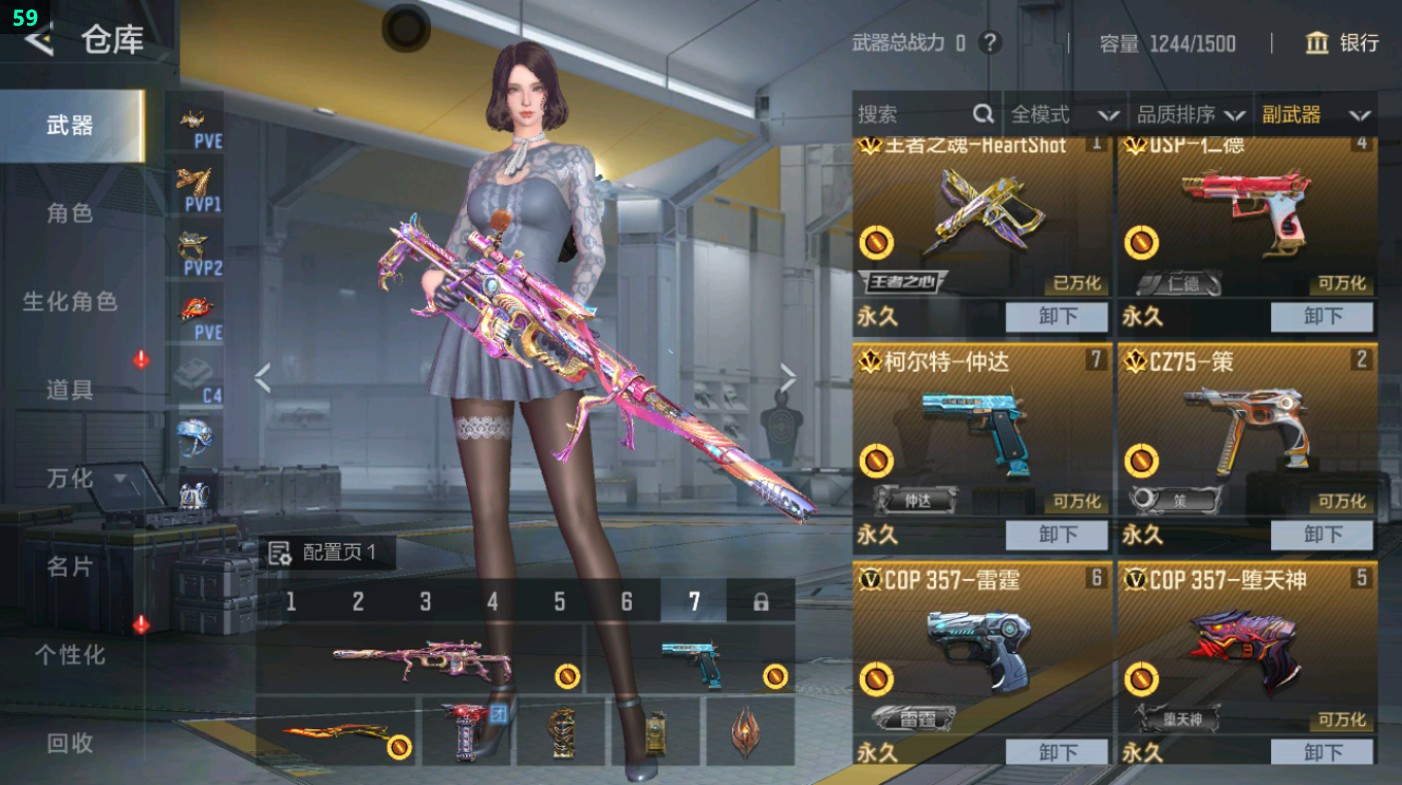Screen dimensions: 1402x785
Task: Go back using the top-left arrow
Action: pyautogui.click(x=38, y=40)
